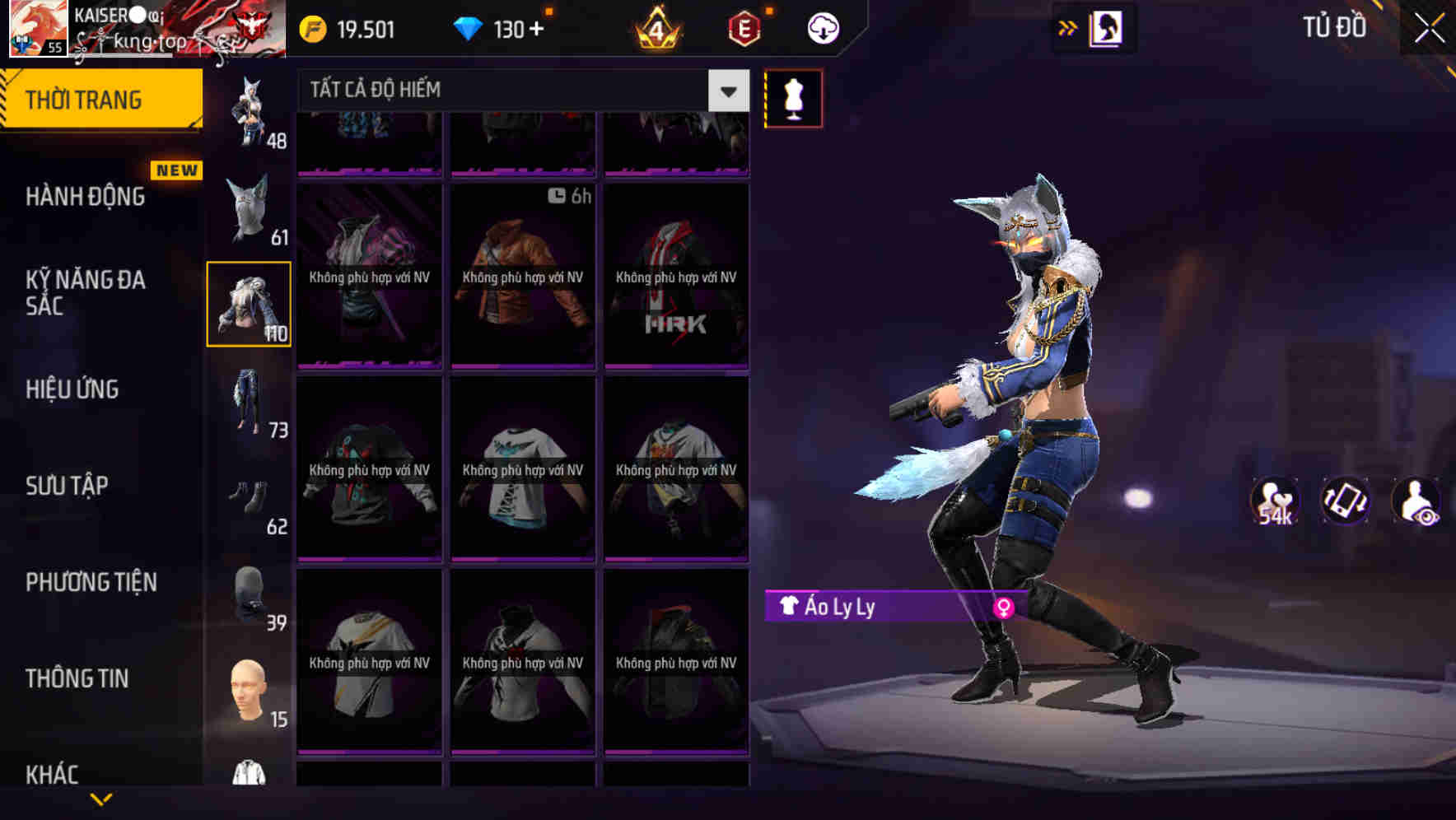Screen dimensions: 1456x820
Task: Select the orange jacket with 6h timer
Action: click(521, 272)
